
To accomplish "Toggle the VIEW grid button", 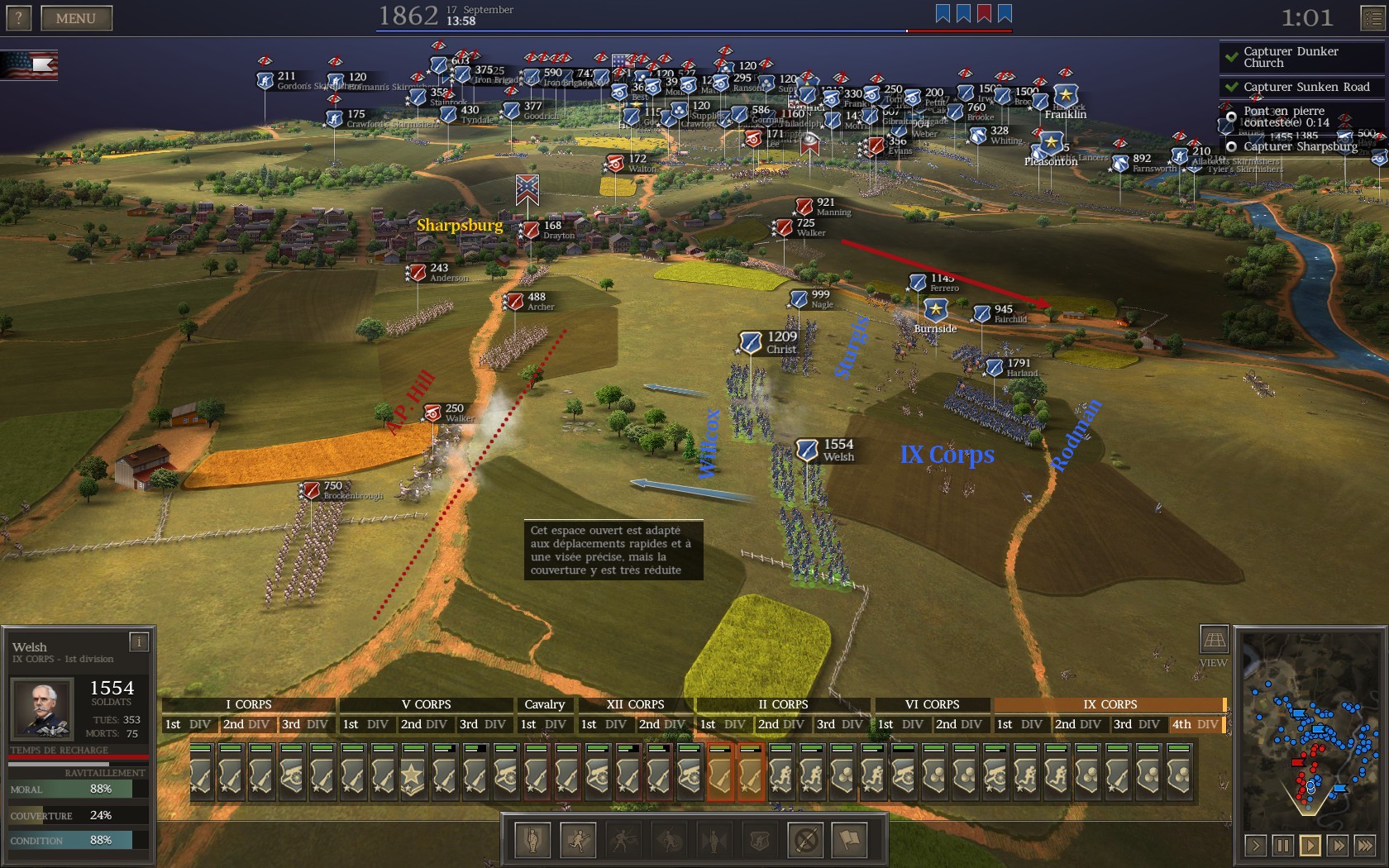I will point(1213,640).
